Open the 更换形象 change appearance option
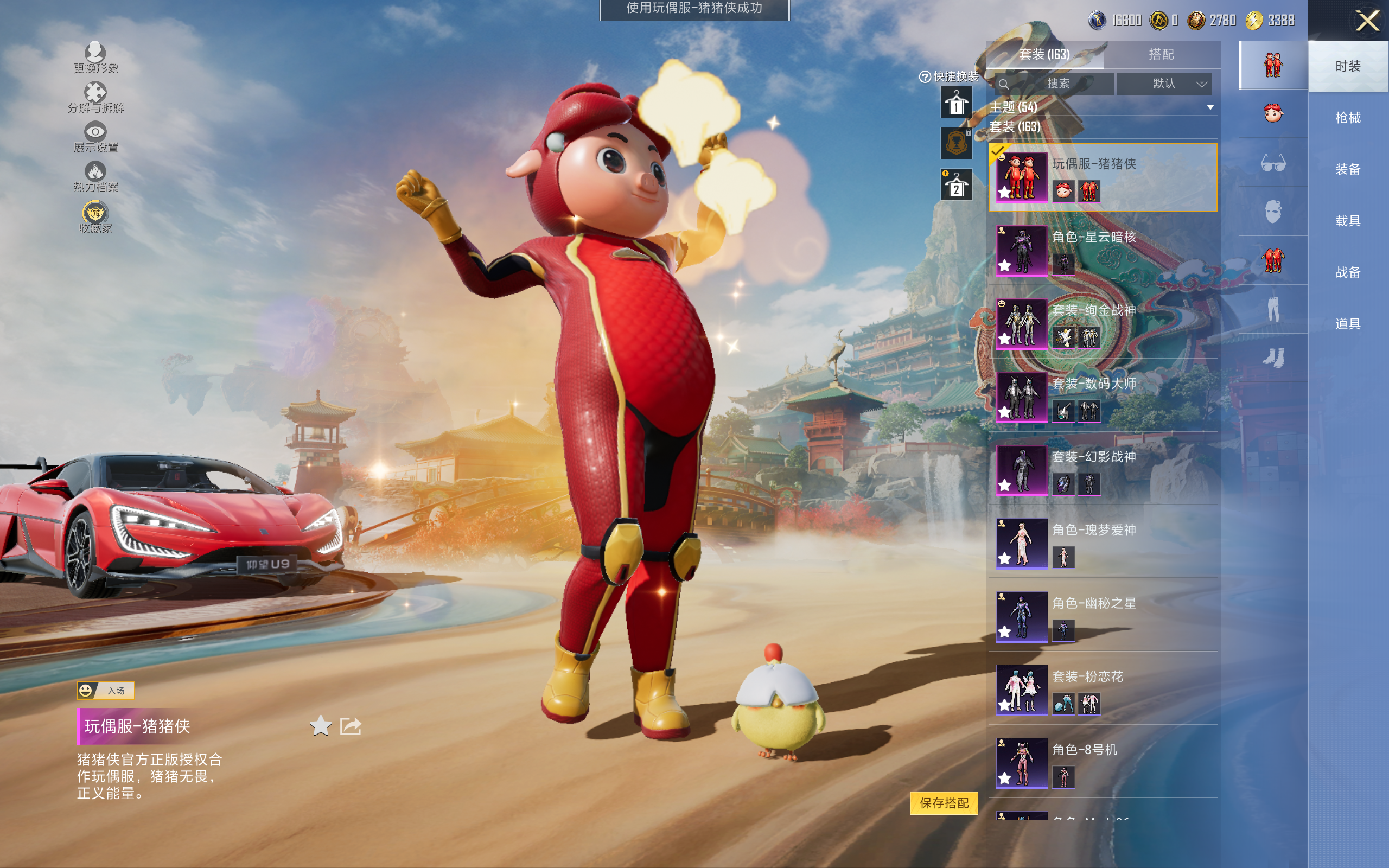The image size is (1389, 868). click(95, 58)
